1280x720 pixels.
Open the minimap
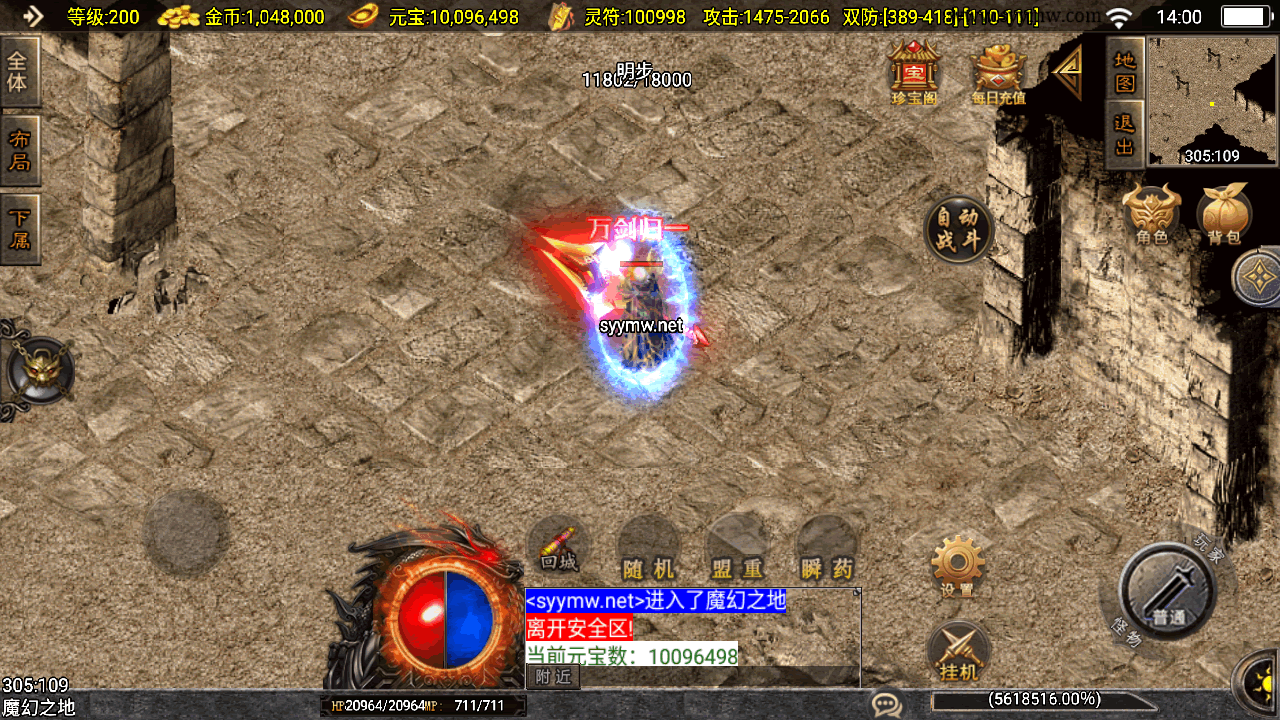point(1212,100)
